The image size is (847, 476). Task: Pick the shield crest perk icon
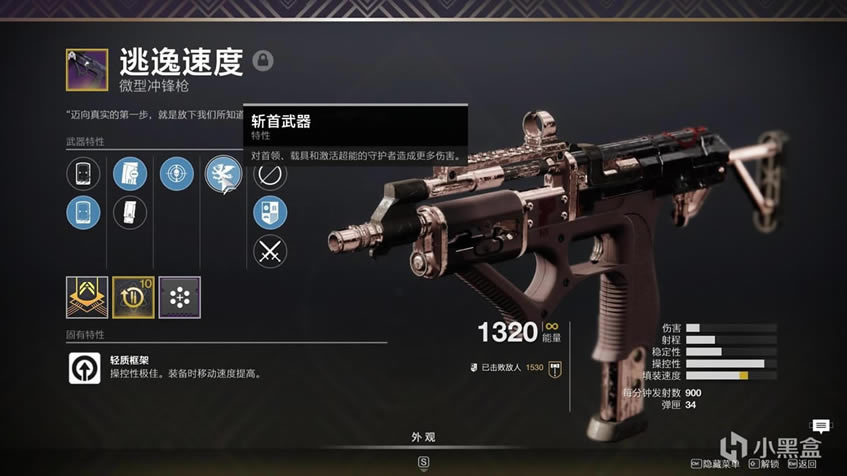click(x=270, y=212)
